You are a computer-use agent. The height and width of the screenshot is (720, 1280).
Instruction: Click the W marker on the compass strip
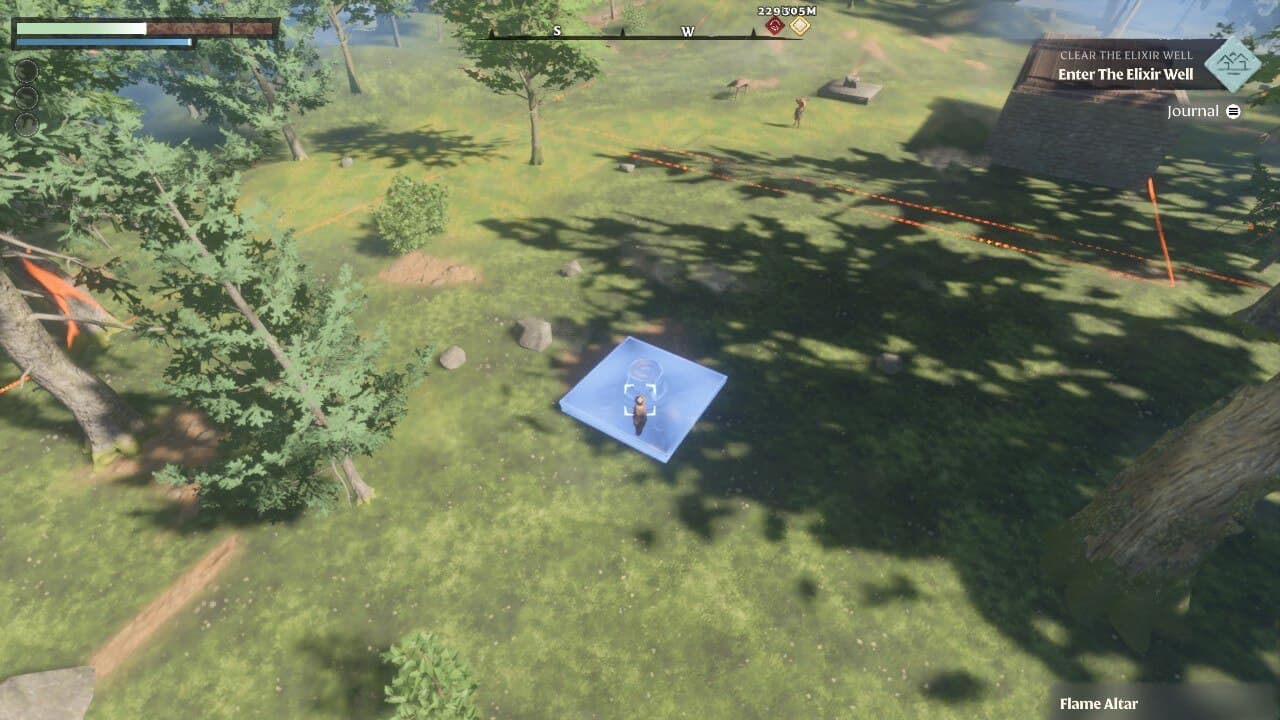(x=685, y=31)
